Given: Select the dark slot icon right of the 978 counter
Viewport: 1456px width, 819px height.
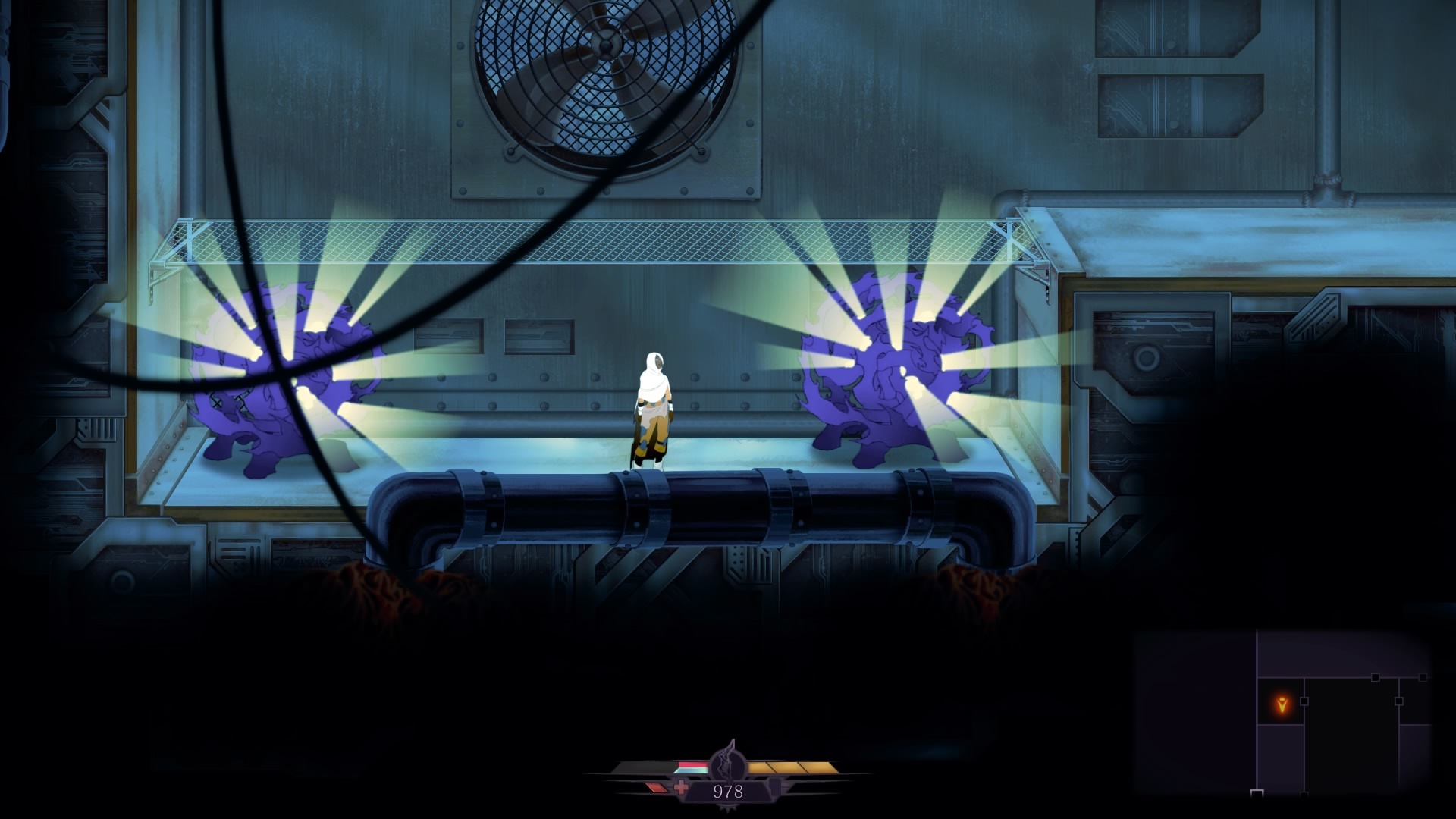Looking at the screenshot, I should 776,787.
